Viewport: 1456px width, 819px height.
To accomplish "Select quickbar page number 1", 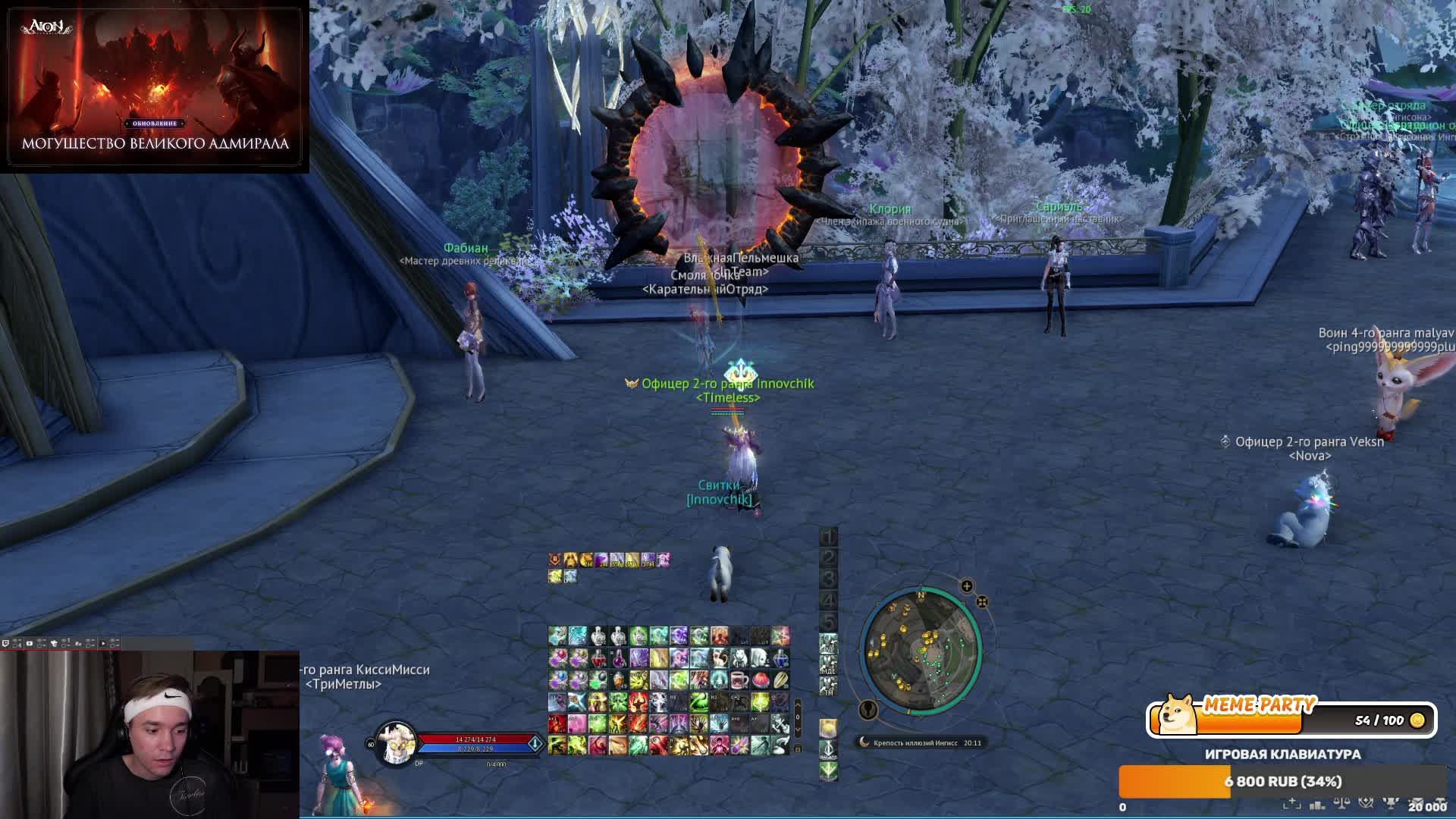I will point(828,537).
